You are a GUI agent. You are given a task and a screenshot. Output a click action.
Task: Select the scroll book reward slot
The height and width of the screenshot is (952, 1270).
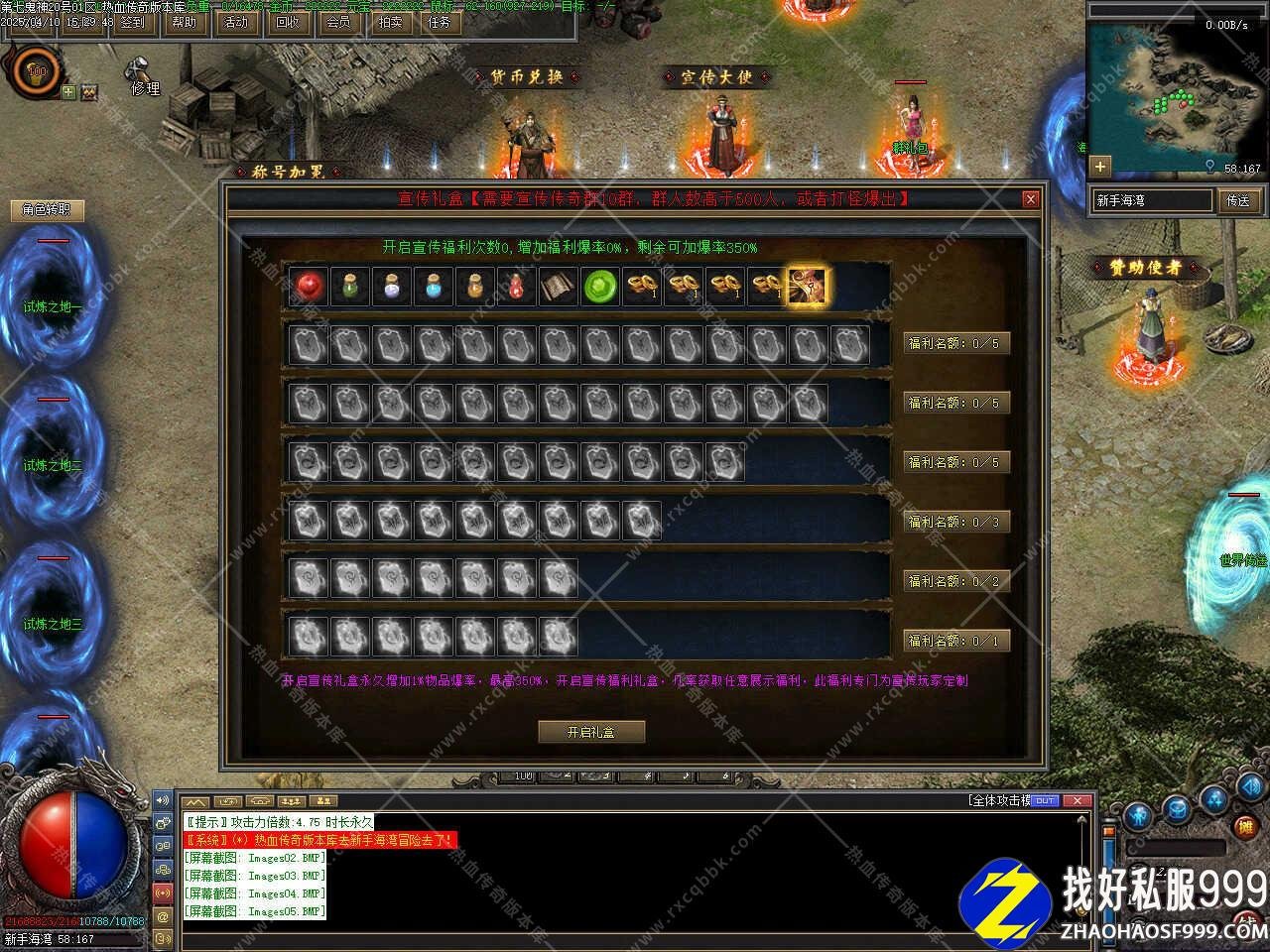558,287
